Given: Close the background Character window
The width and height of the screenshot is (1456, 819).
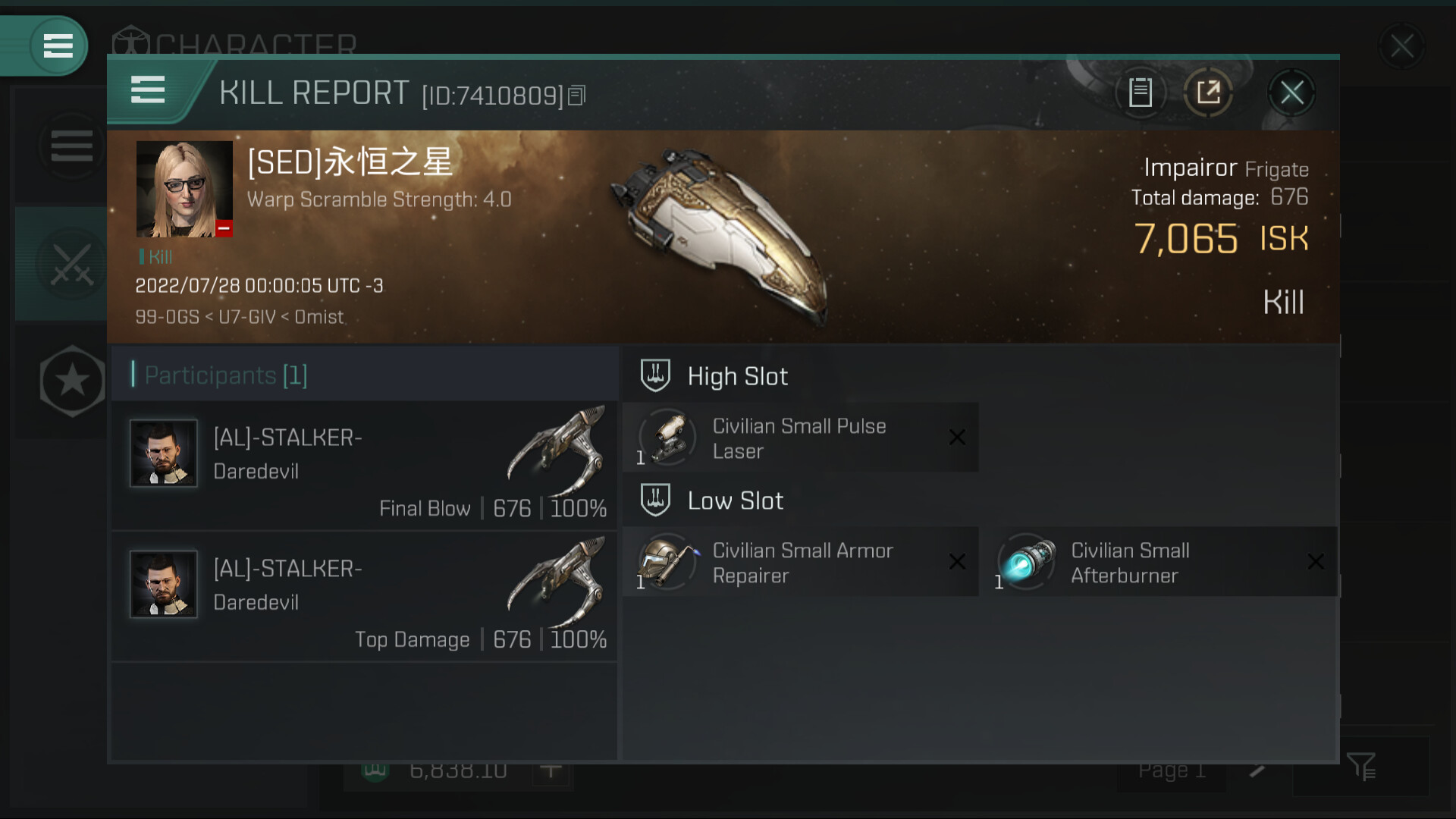Looking at the screenshot, I should point(1401,46).
